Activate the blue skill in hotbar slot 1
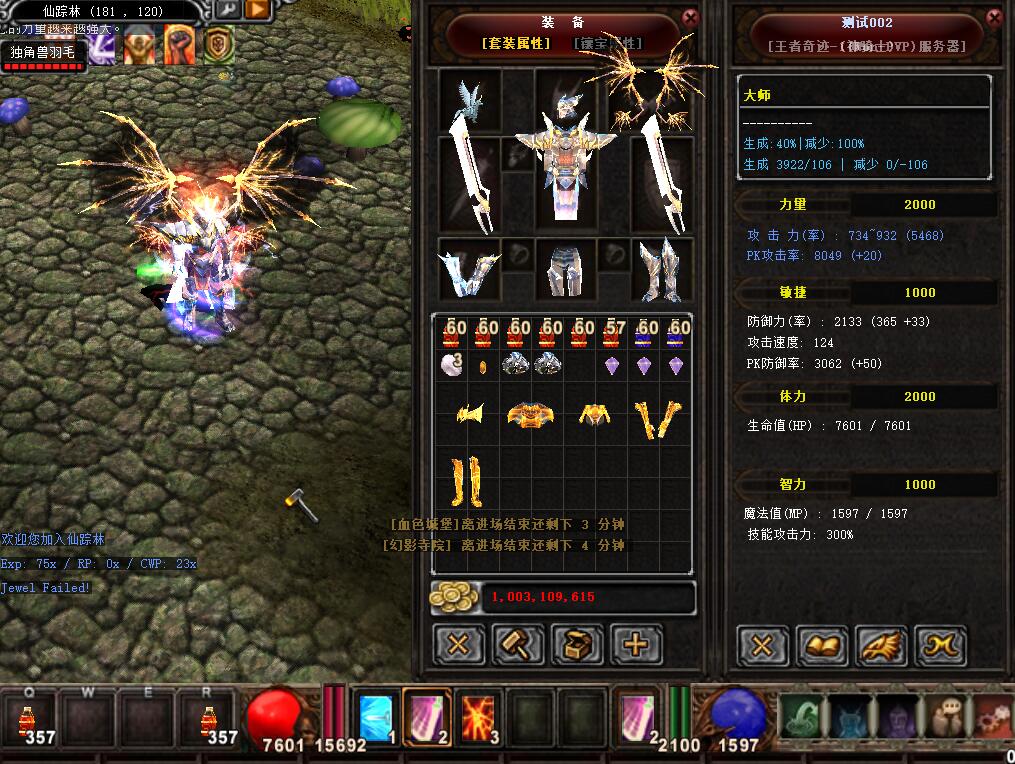The height and width of the screenshot is (764, 1015). pyautogui.click(x=376, y=717)
